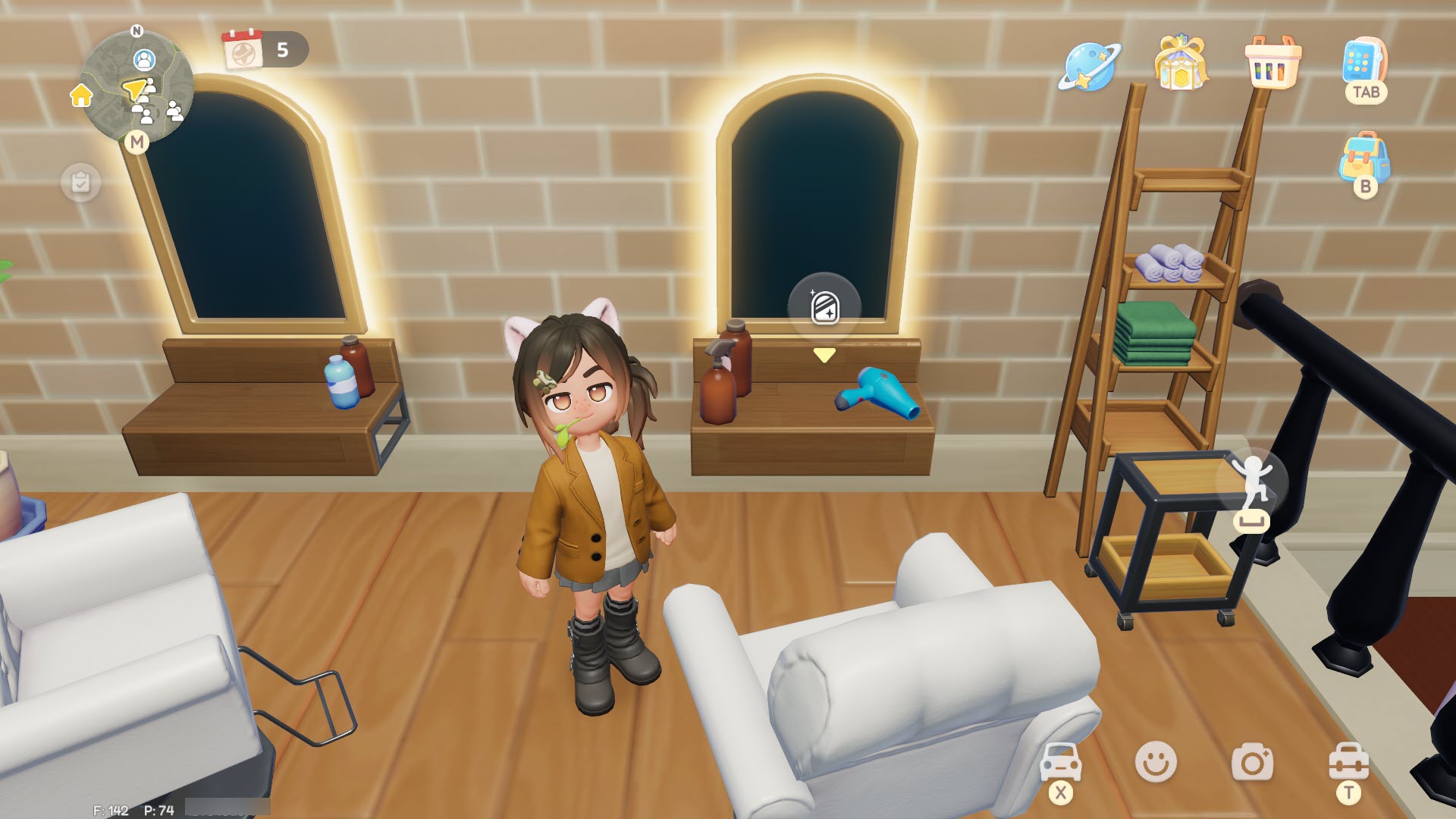Click the player profile marker on minimap
This screenshot has height=819, width=1456.
pyautogui.click(x=144, y=58)
